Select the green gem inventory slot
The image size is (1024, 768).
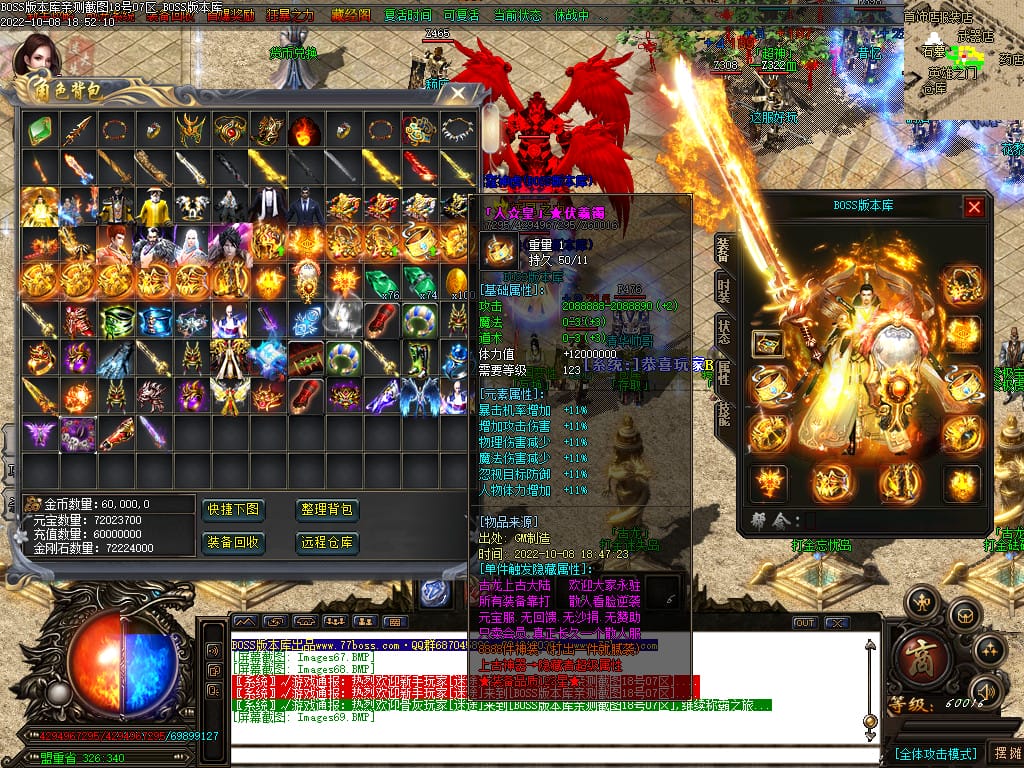click(x=39, y=129)
